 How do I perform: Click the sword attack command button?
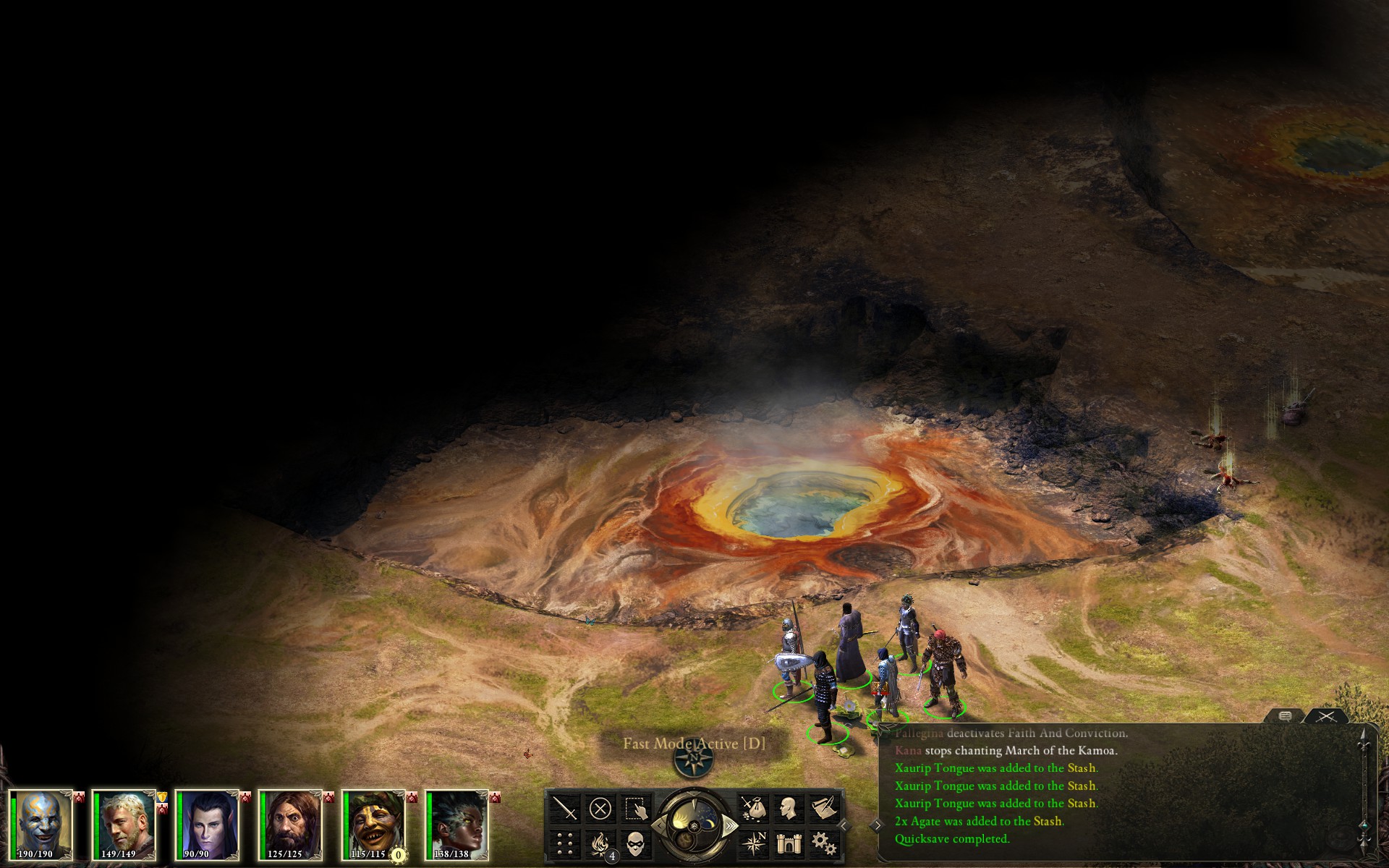click(x=565, y=807)
